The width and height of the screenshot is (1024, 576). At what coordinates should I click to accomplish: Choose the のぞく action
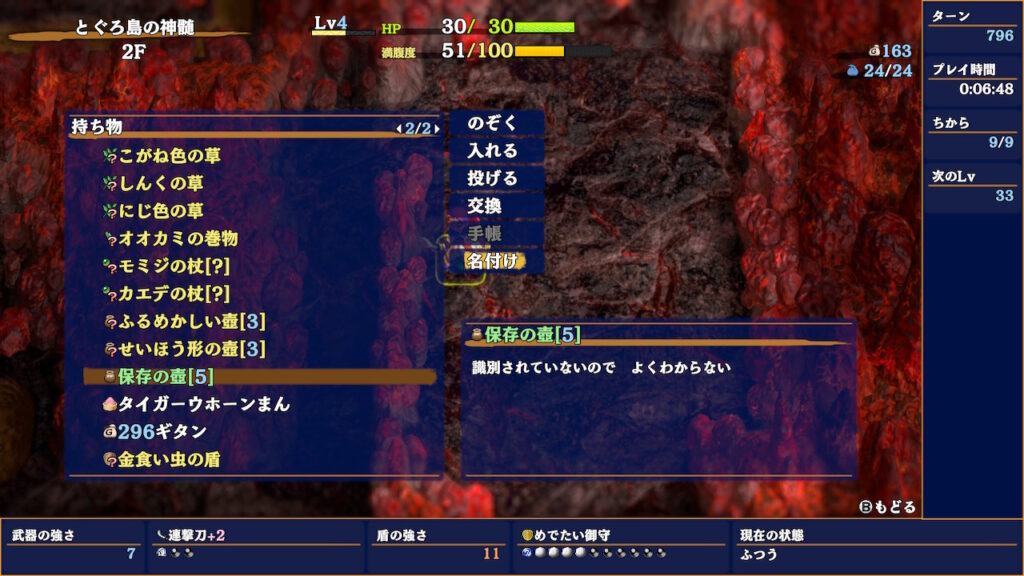tap(493, 123)
